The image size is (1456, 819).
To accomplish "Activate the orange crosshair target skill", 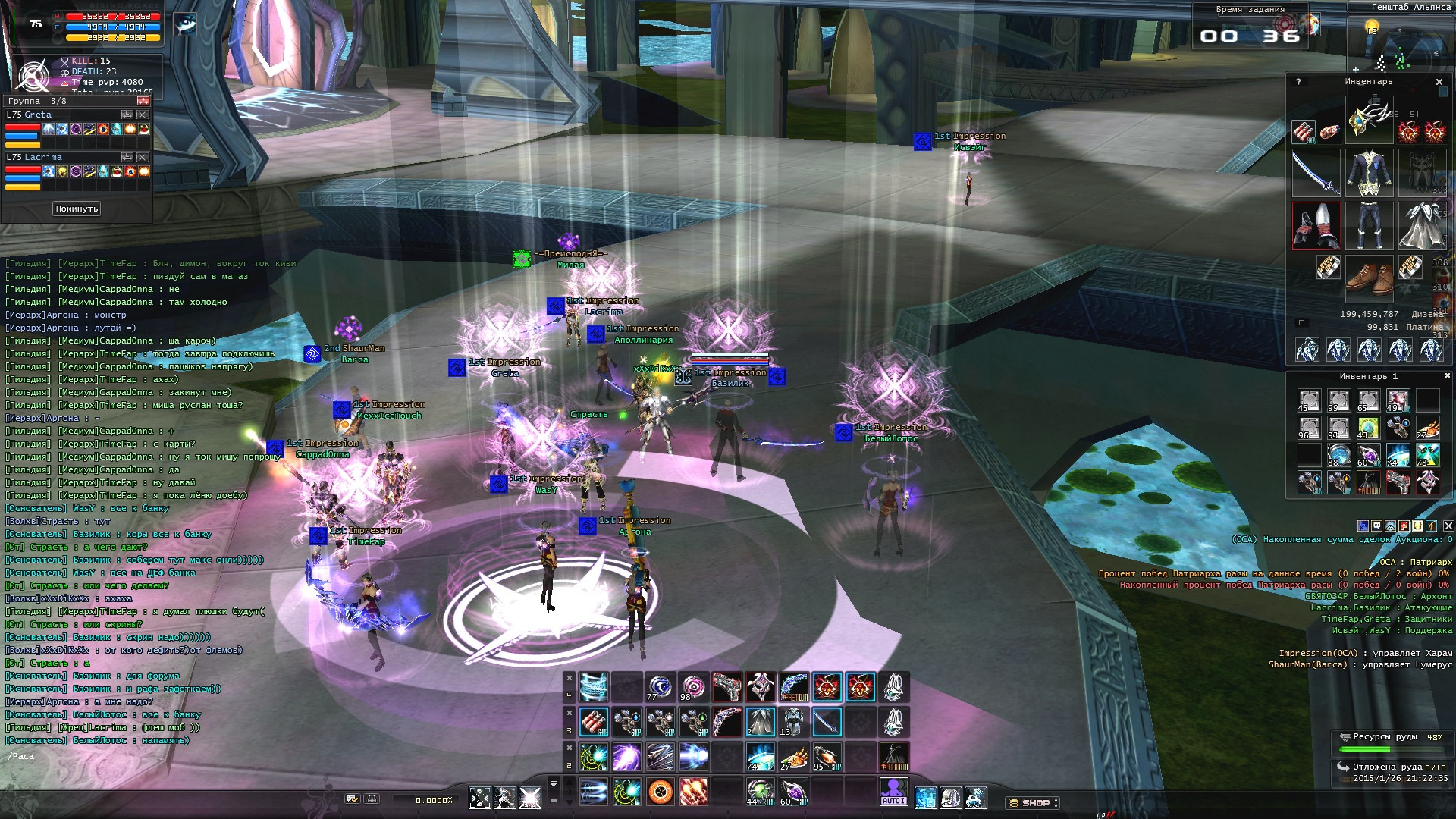I will [x=661, y=792].
